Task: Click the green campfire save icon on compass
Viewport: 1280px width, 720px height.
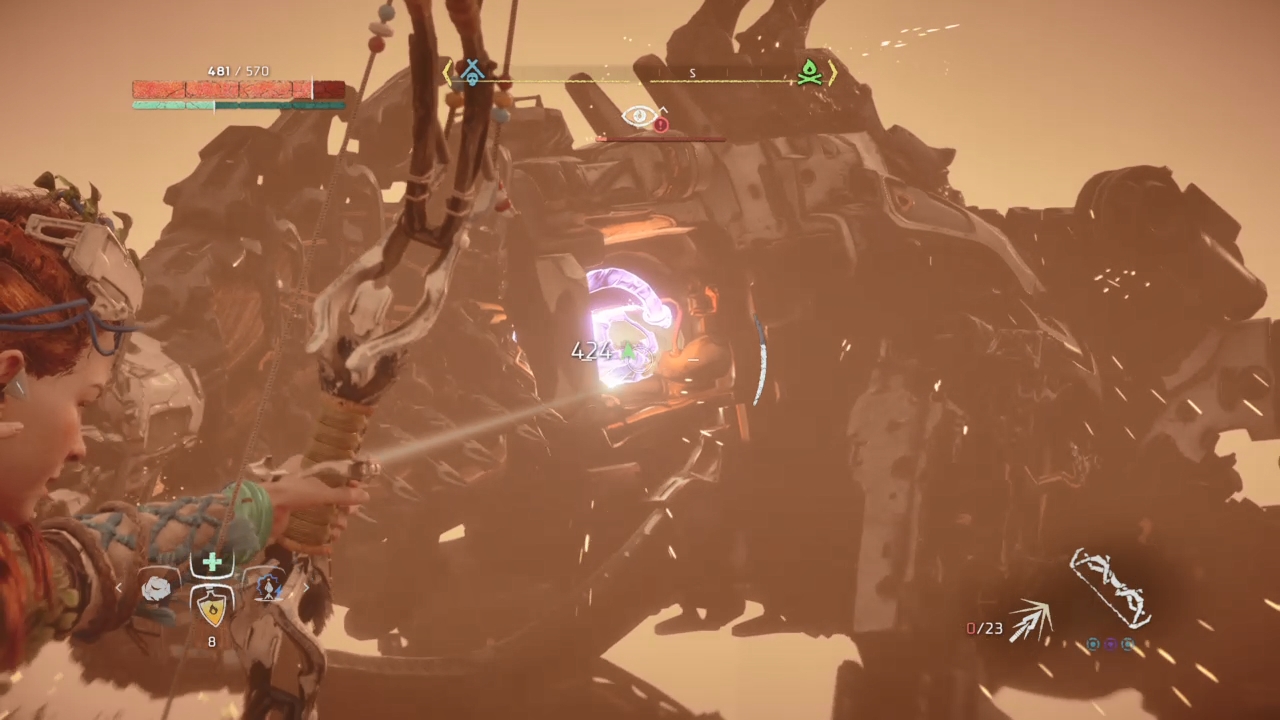Action: click(x=809, y=71)
